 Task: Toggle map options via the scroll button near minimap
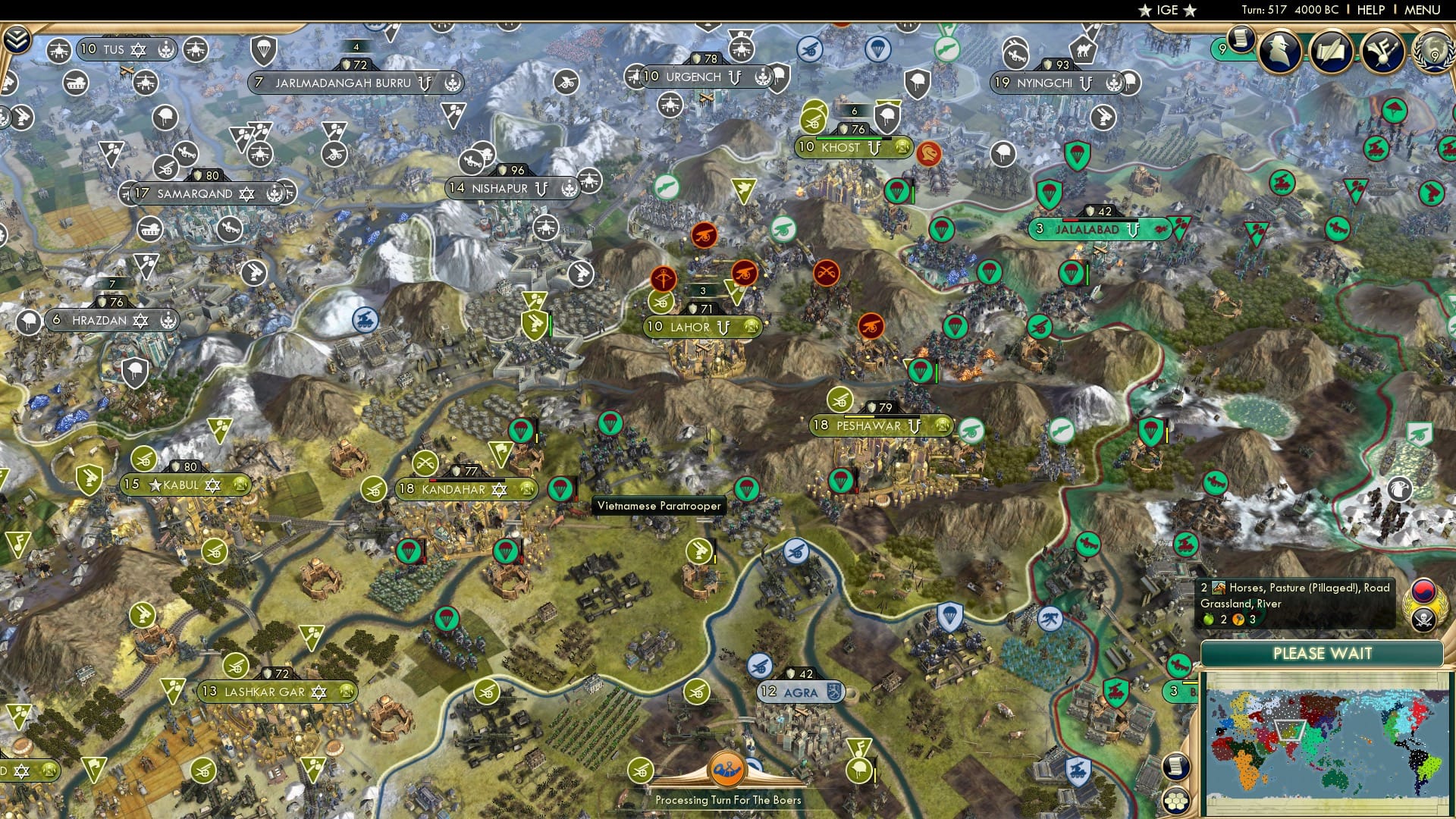click(x=1176, y=767)
